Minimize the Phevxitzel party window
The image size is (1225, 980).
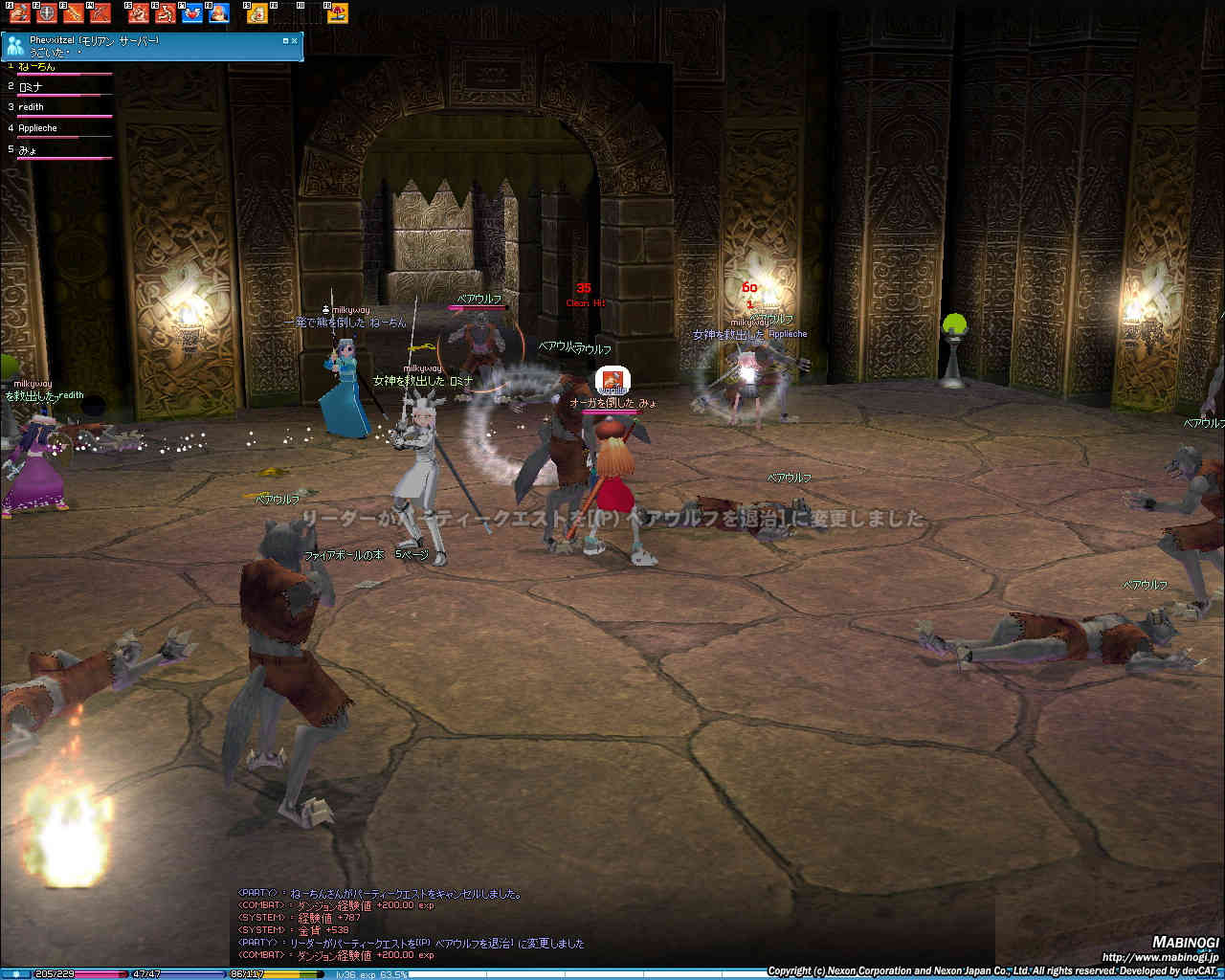(x=285, y=41)
